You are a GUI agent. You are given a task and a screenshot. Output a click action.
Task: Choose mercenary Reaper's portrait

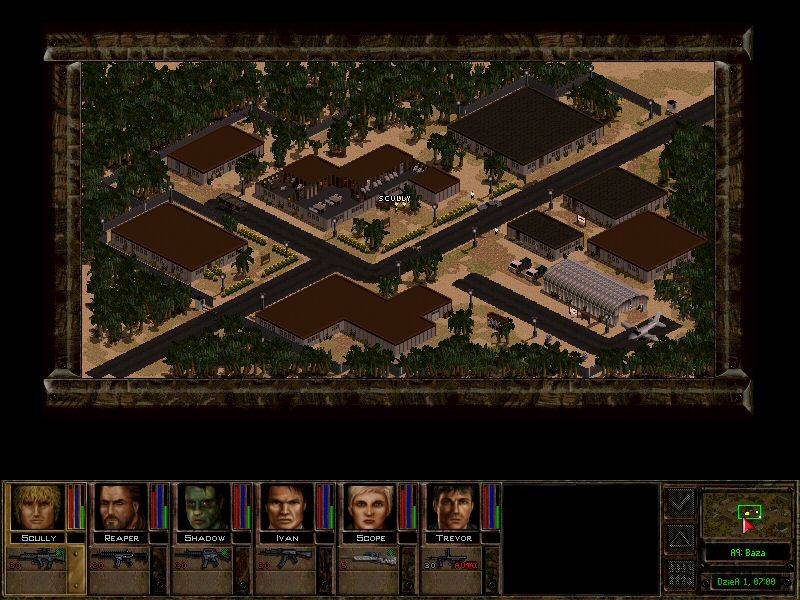click(x=120, y=508)
